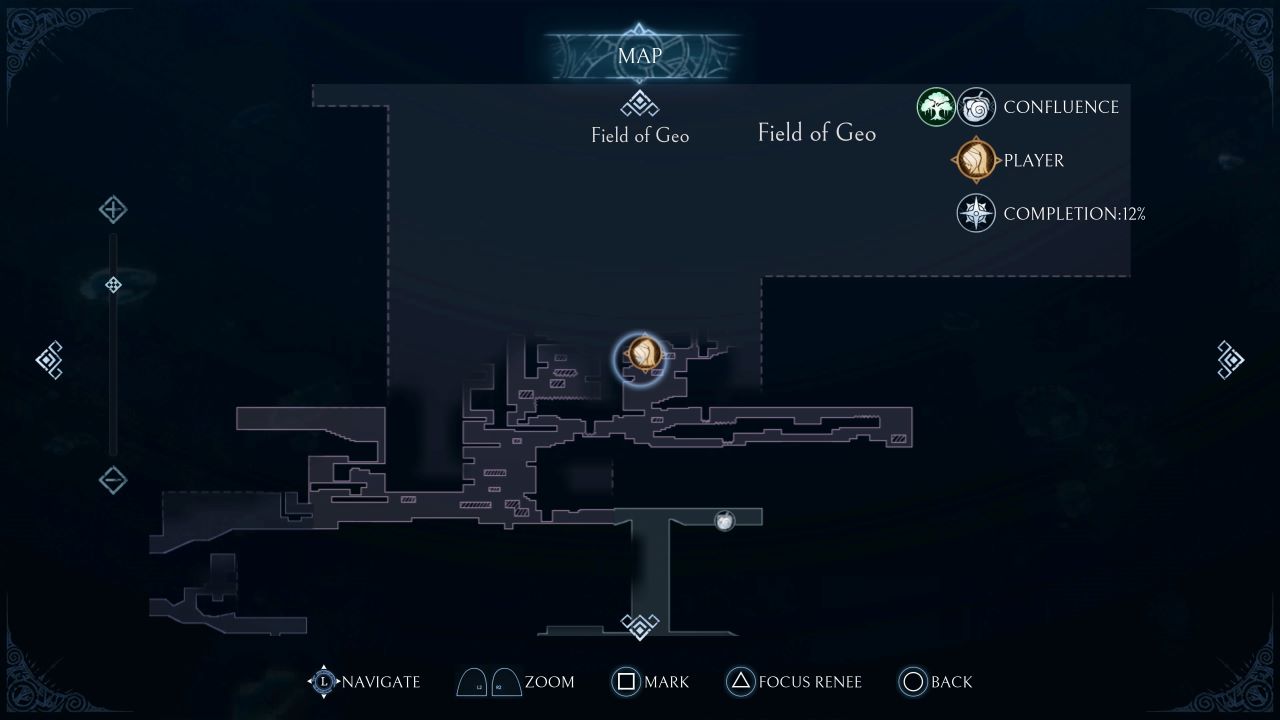
Task: Click the triangle Focus Renee icon
Action: point(741,682)
